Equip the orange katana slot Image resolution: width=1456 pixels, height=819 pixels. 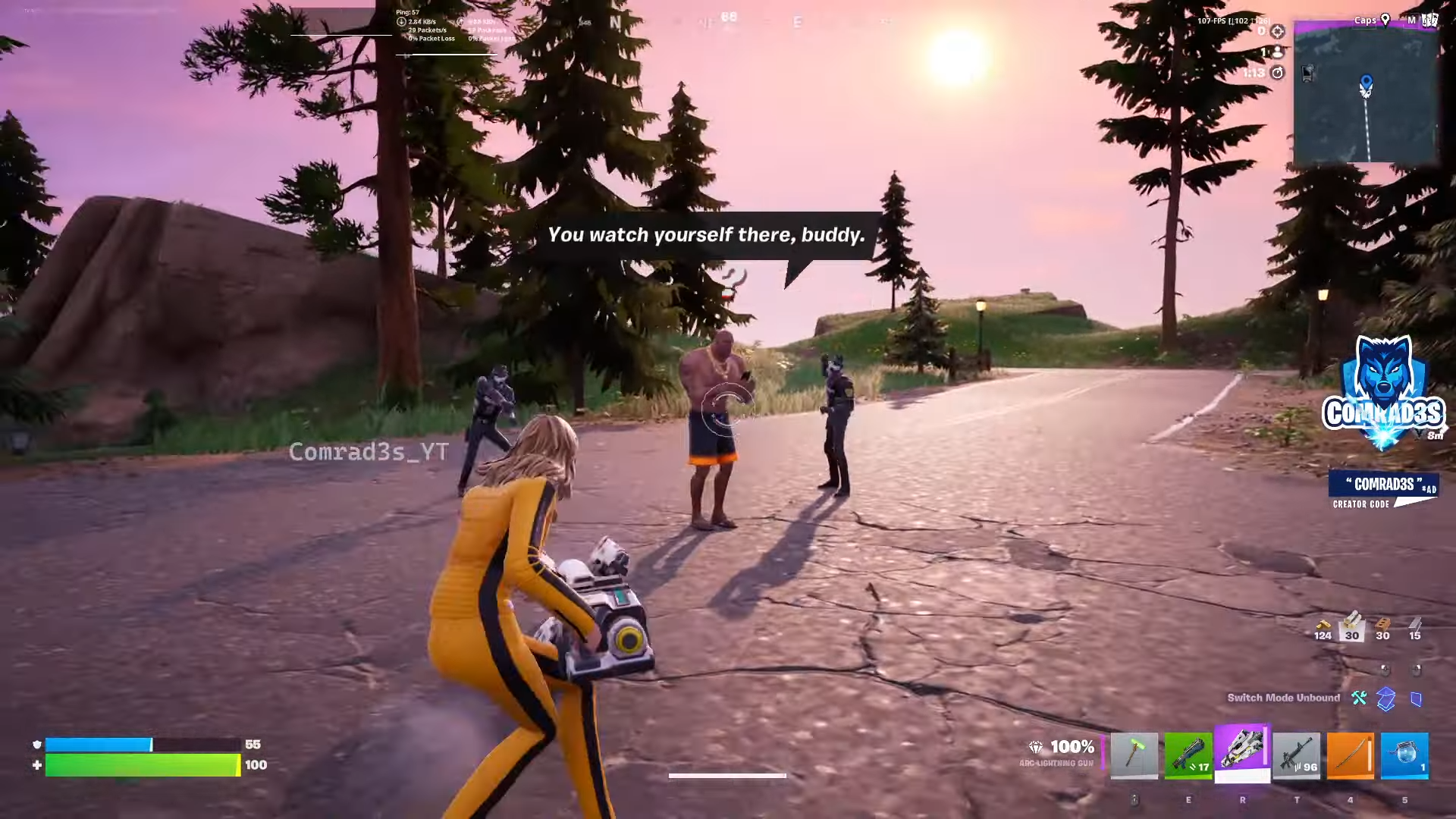point(1351,755)
